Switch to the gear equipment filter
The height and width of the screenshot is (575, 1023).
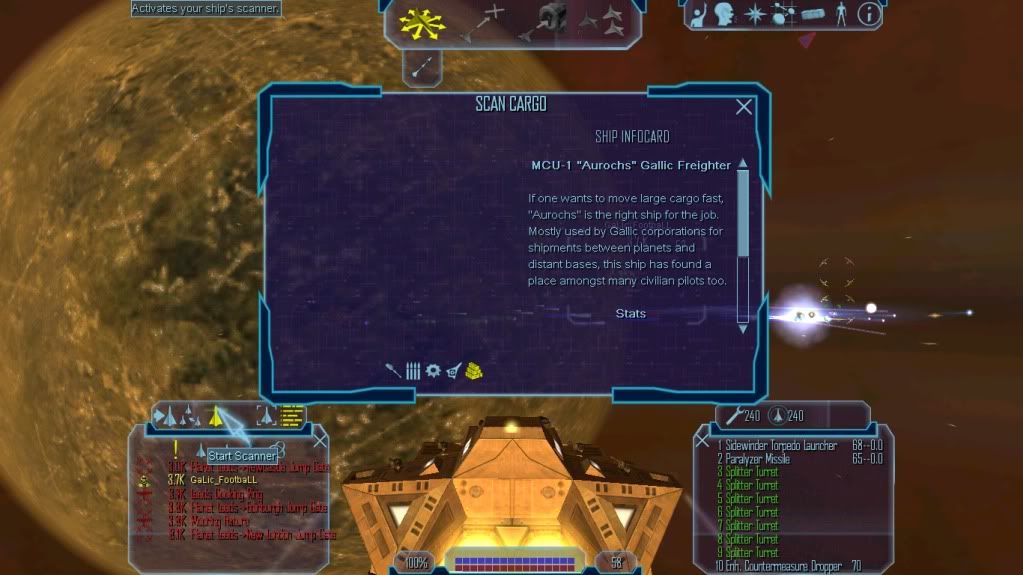[x=433, y=370]
